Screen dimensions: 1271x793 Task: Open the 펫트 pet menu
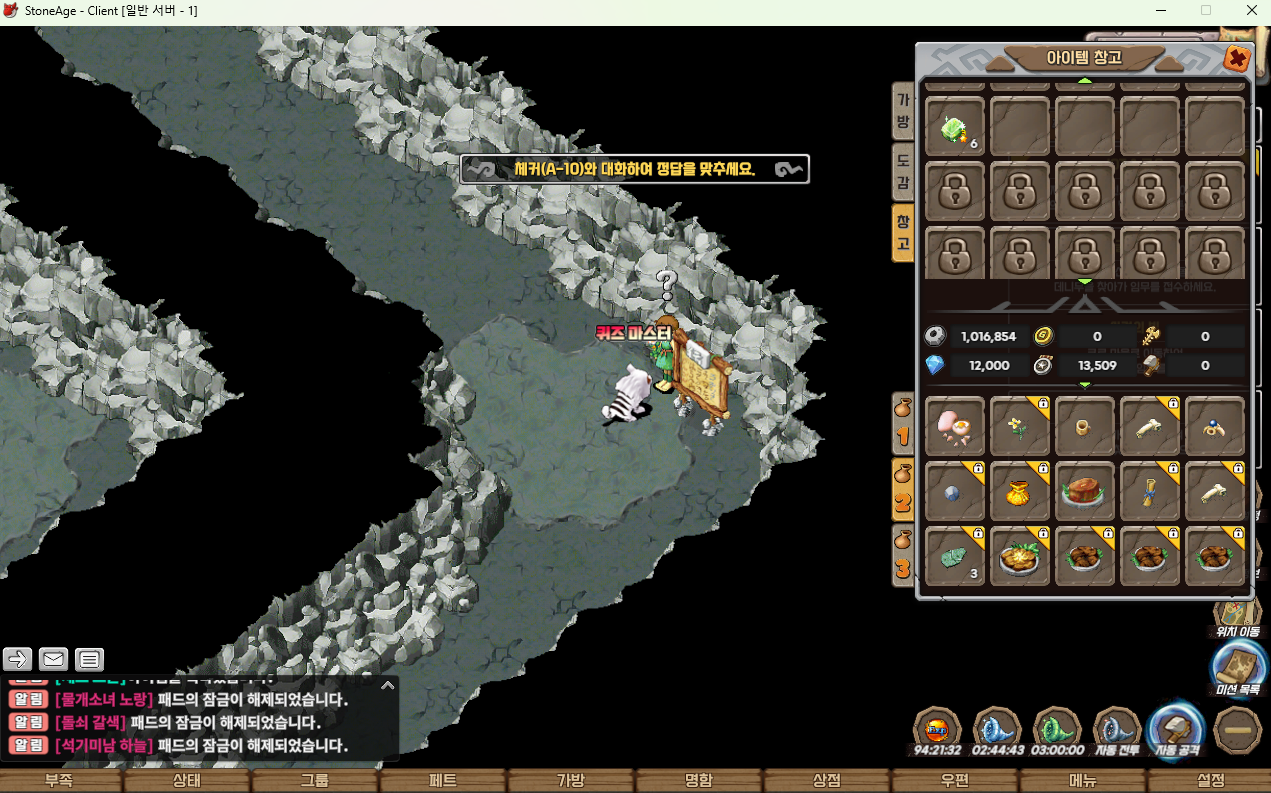click(443, 781)
